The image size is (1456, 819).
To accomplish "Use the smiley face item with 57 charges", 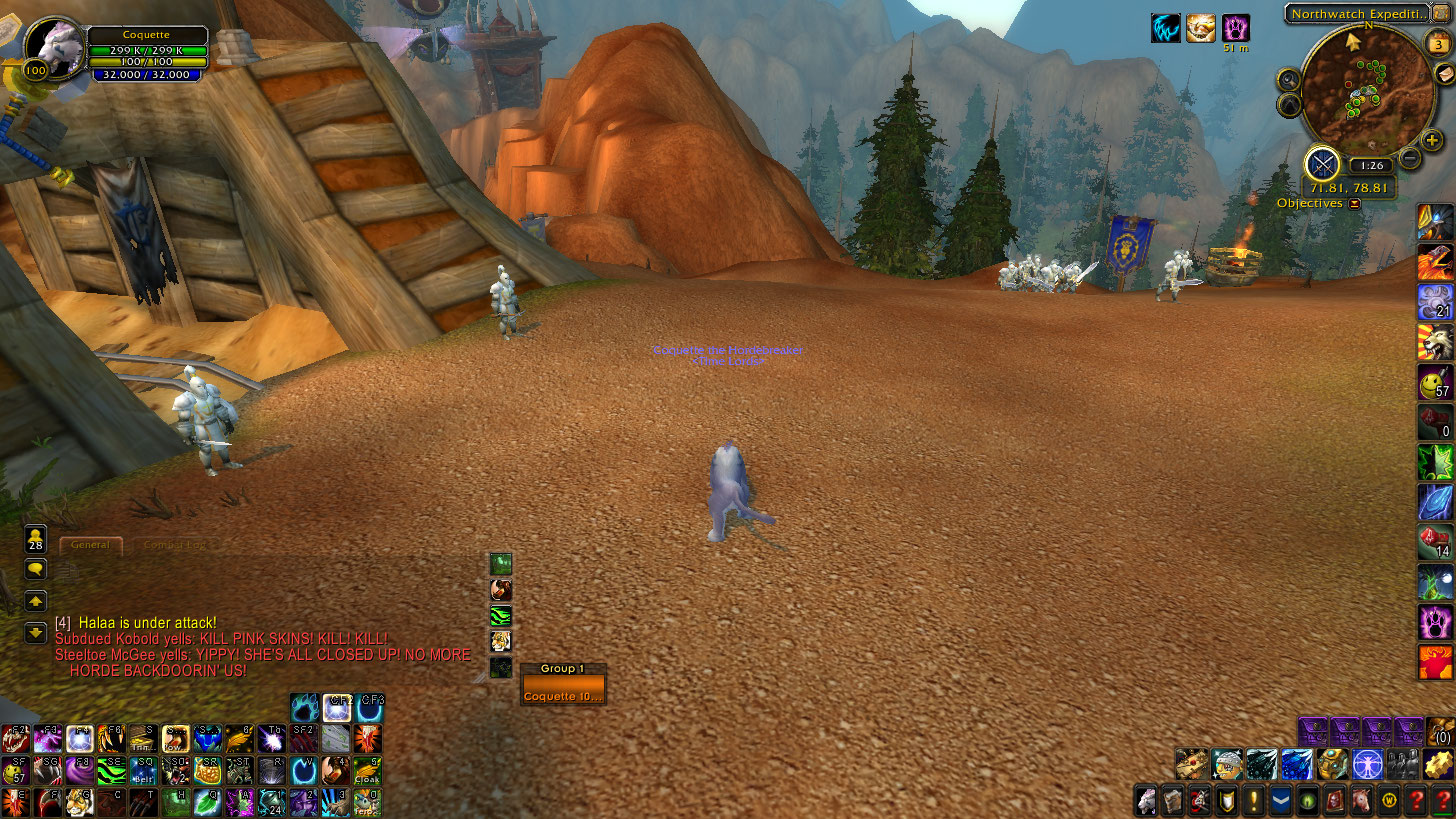I will tap(1435, 381).
